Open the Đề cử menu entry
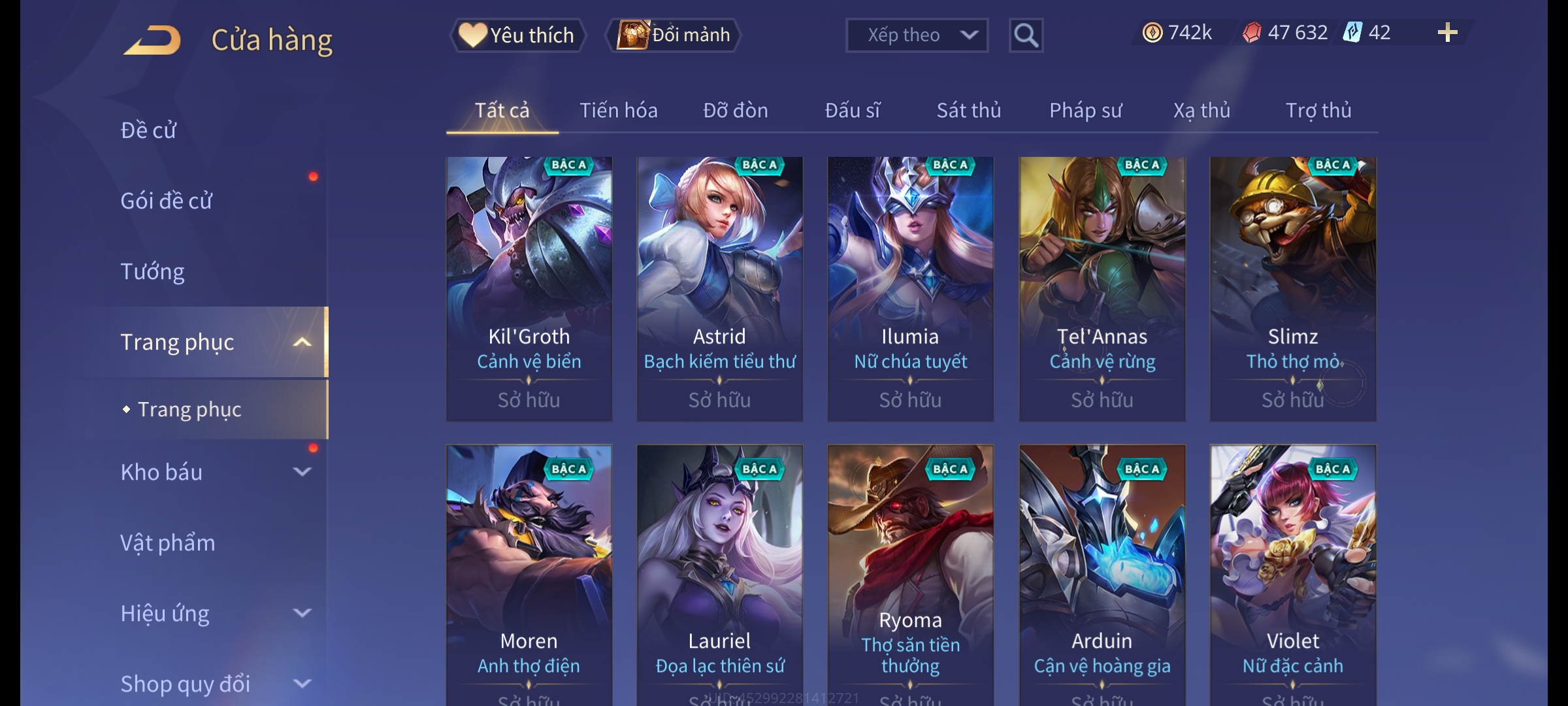The width and height of the screenshot is (1568, 706). click(x=149, y=130)
